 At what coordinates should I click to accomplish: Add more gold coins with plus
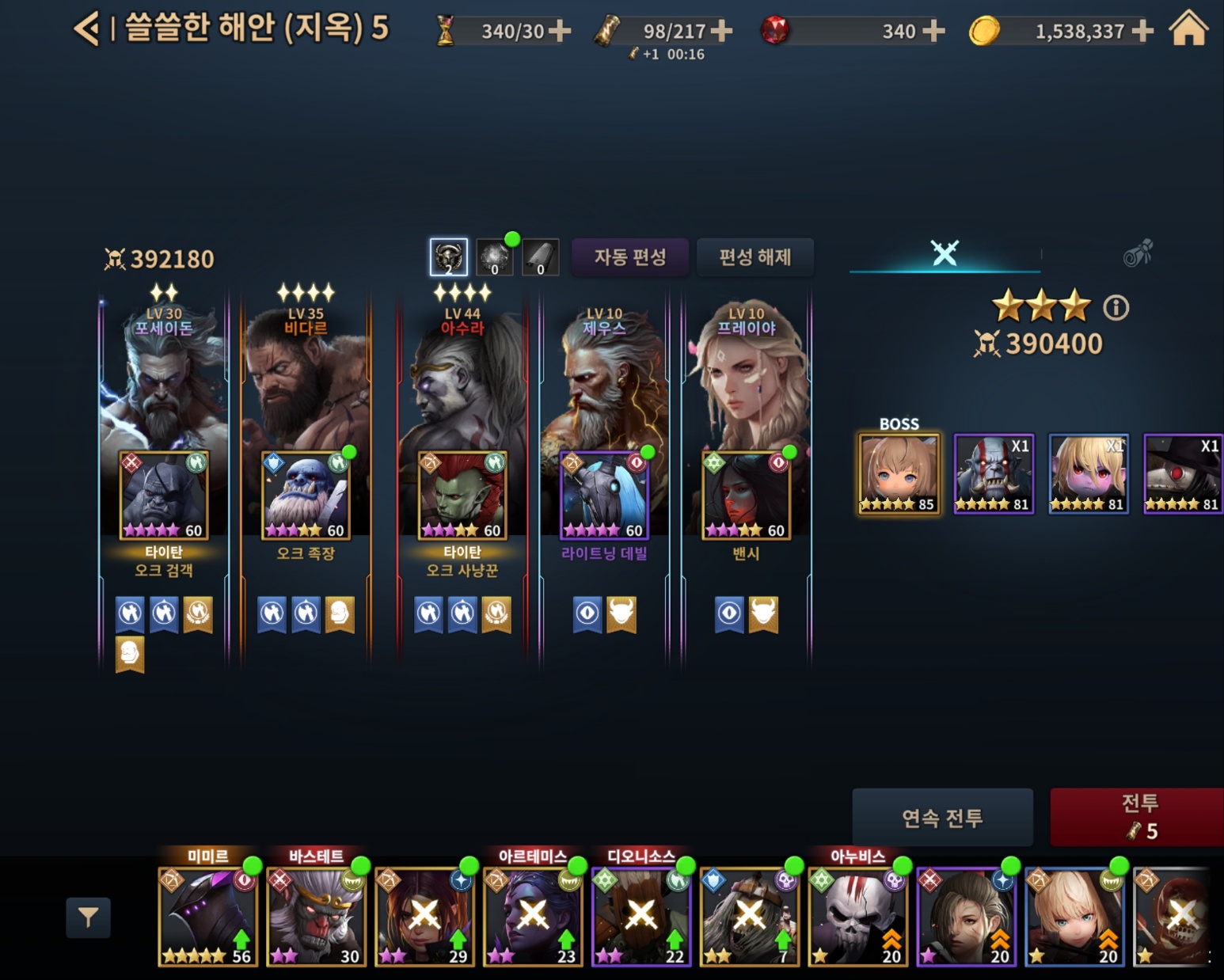(x=1142, y=31)
